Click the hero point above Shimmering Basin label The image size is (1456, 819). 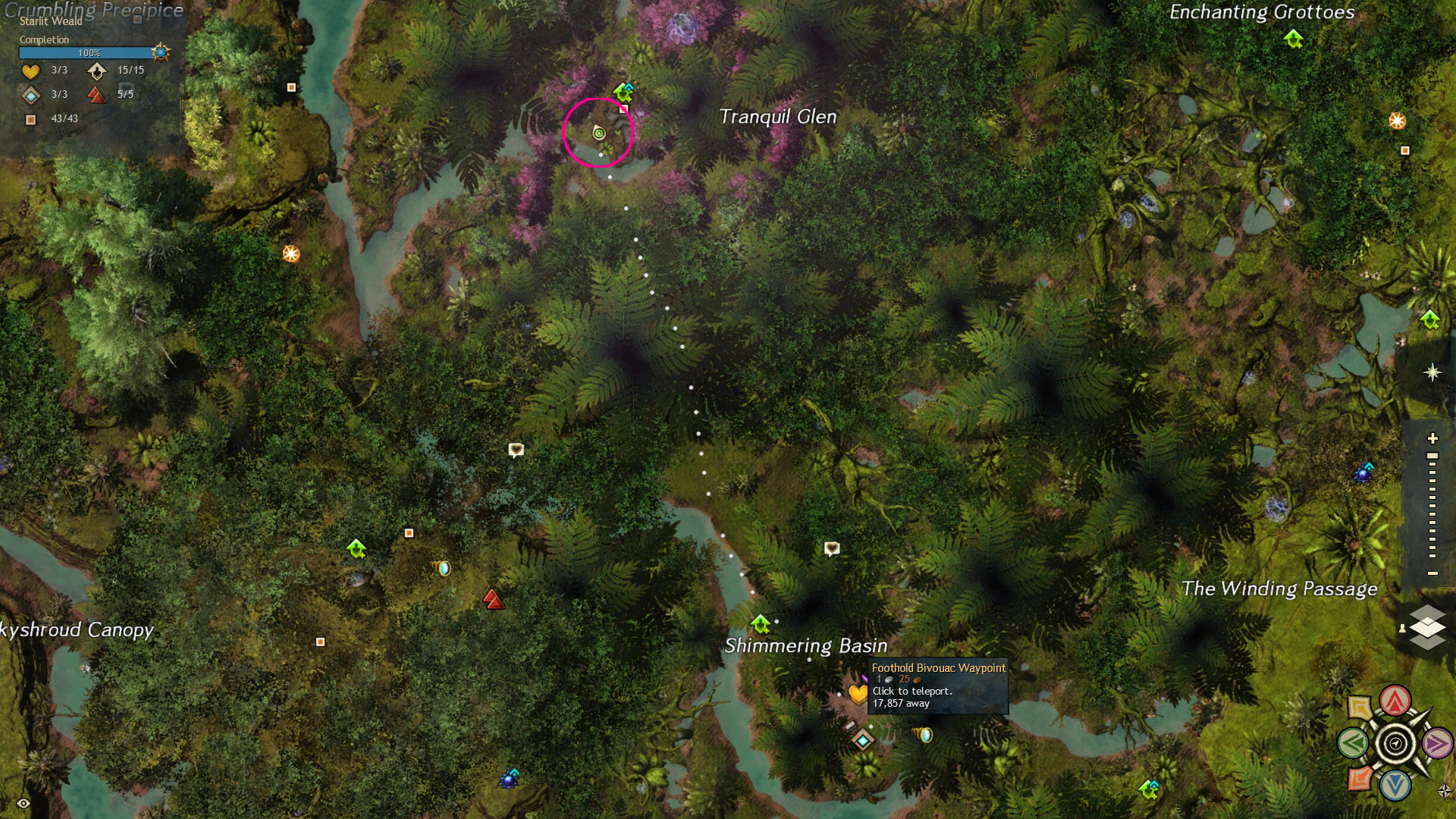coord(761,623)
